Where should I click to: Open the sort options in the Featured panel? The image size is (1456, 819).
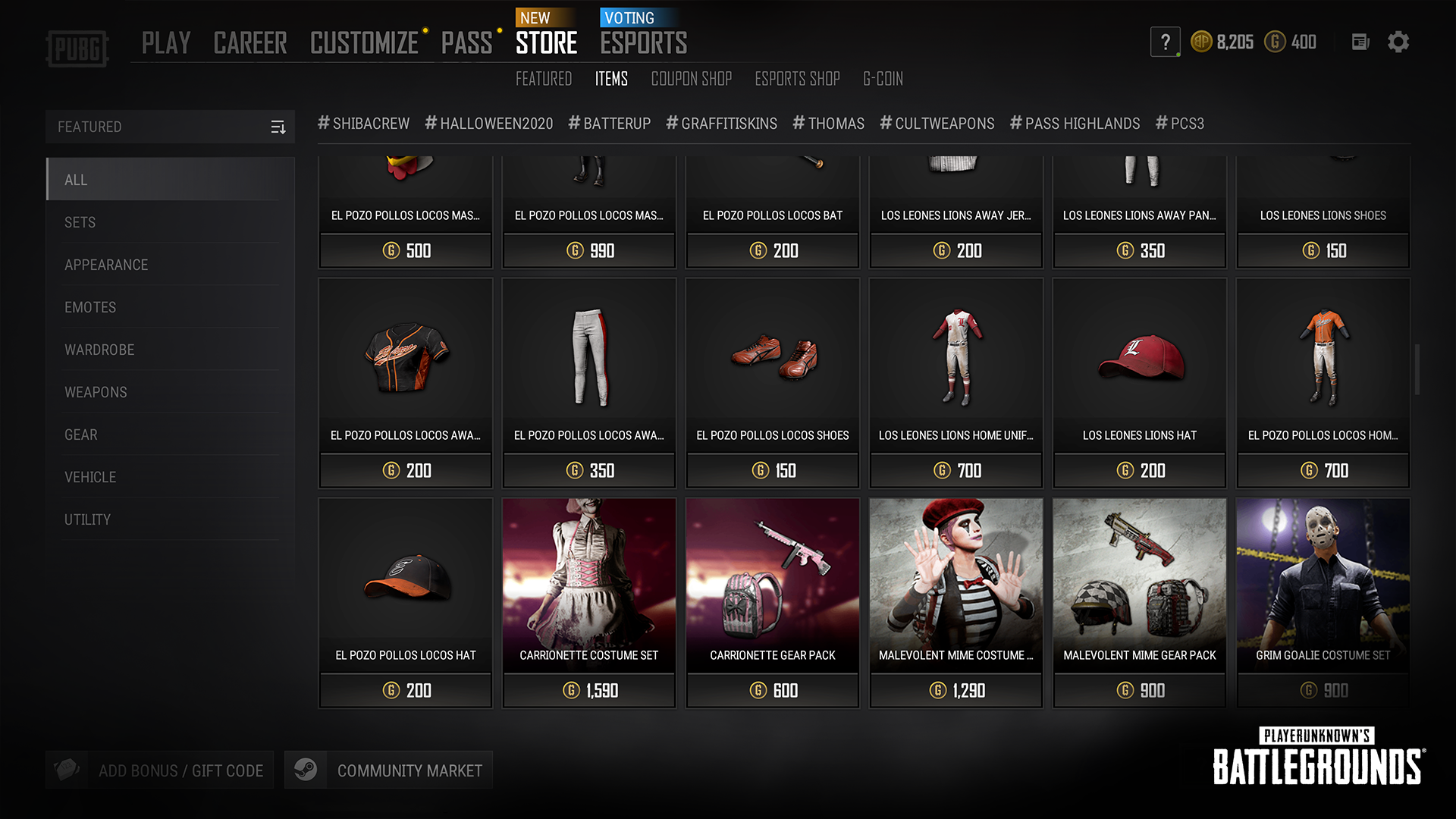tap(278, 127)
